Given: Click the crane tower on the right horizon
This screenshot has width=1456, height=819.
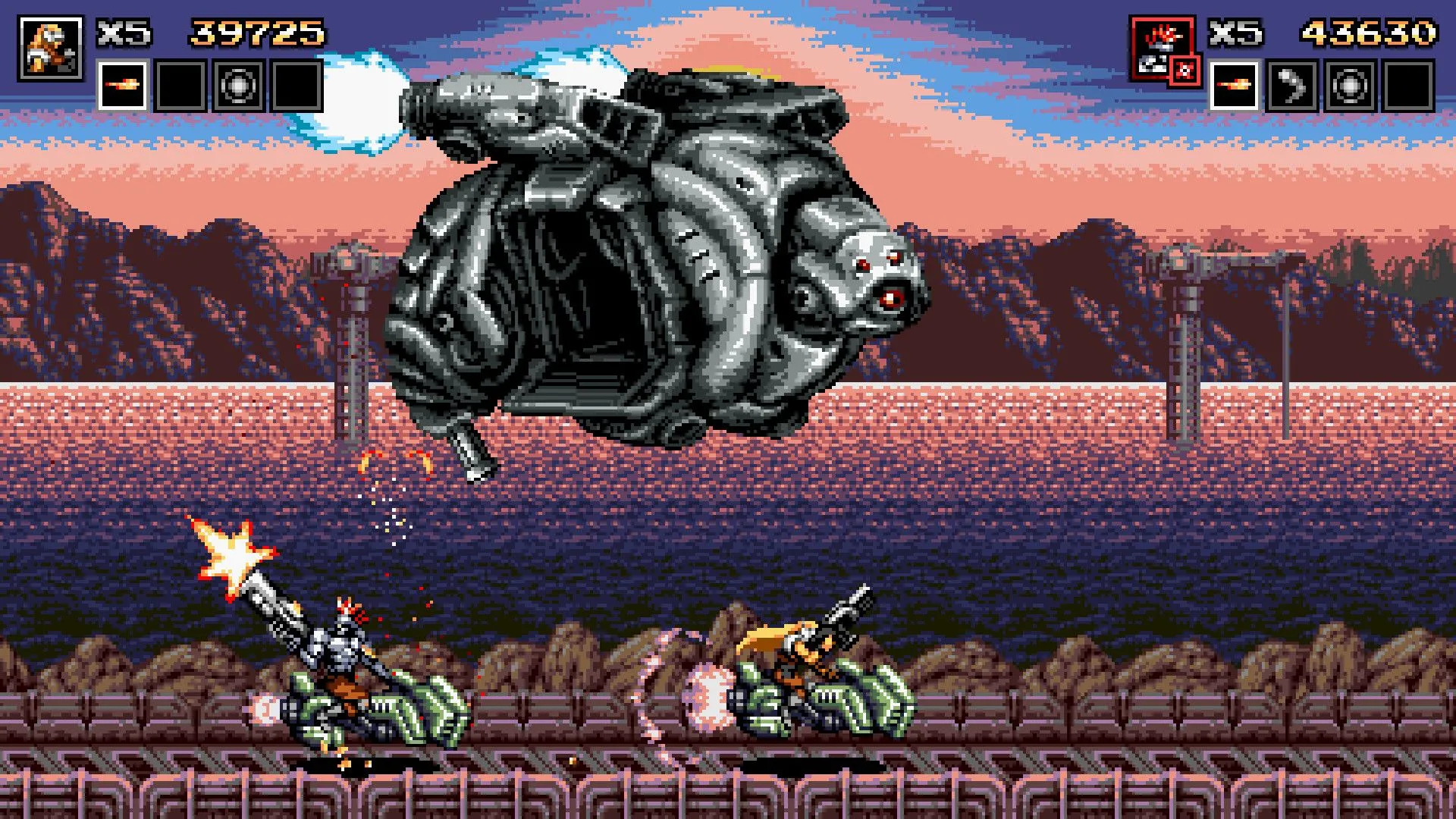Looking at the screenshot, I should tap(1183, 303).
